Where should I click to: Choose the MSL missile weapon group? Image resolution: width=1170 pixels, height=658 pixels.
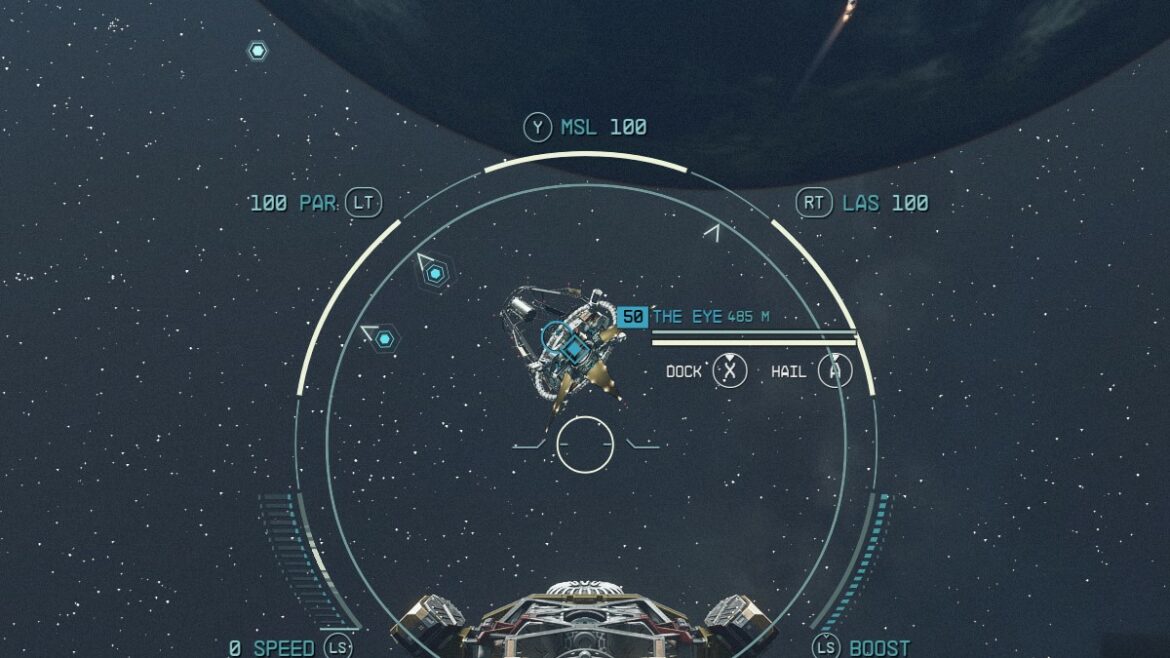pyautogui.click(x=586, y=128)
